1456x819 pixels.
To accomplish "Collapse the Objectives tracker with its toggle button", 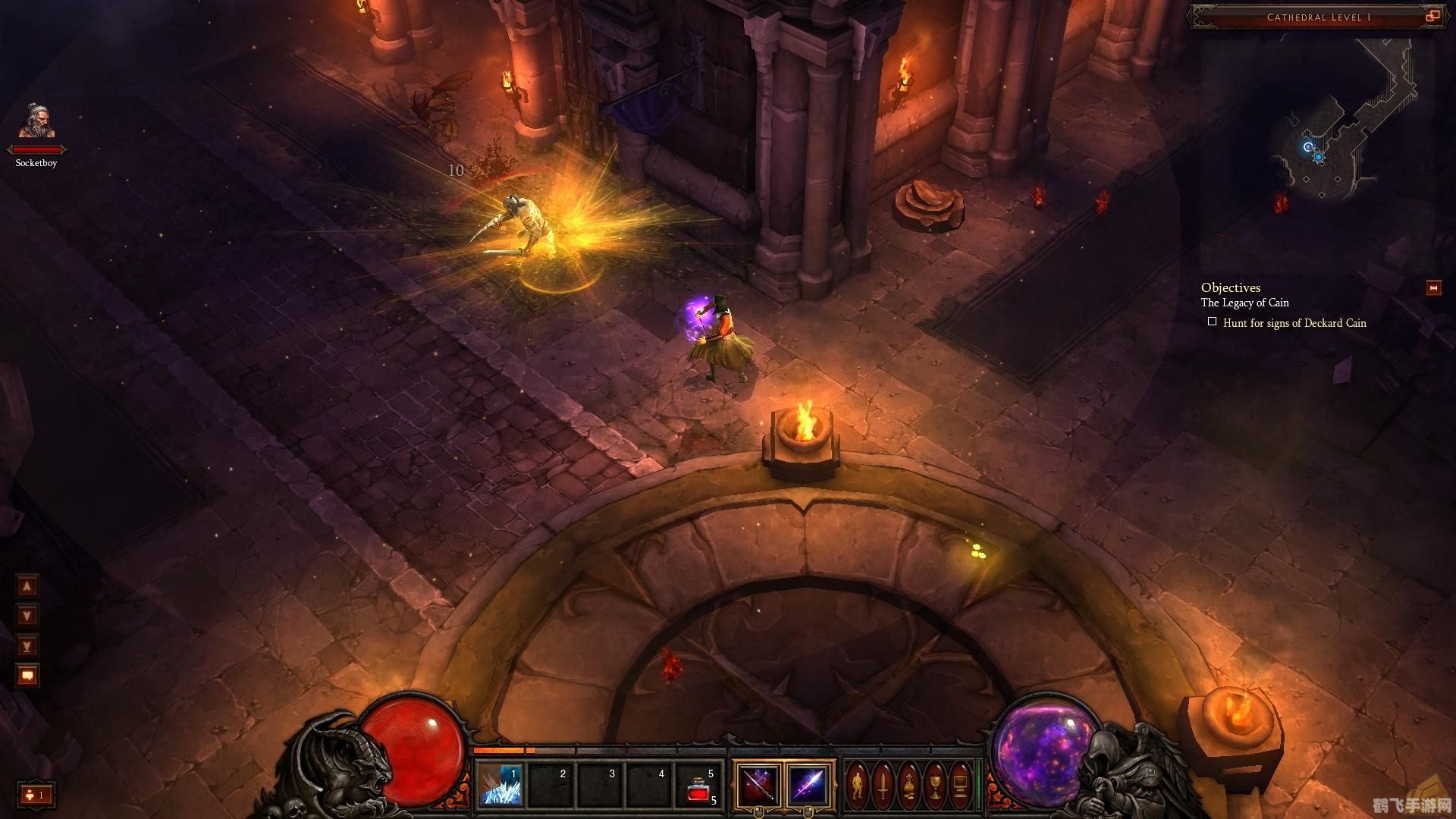I will (1433, 288).
